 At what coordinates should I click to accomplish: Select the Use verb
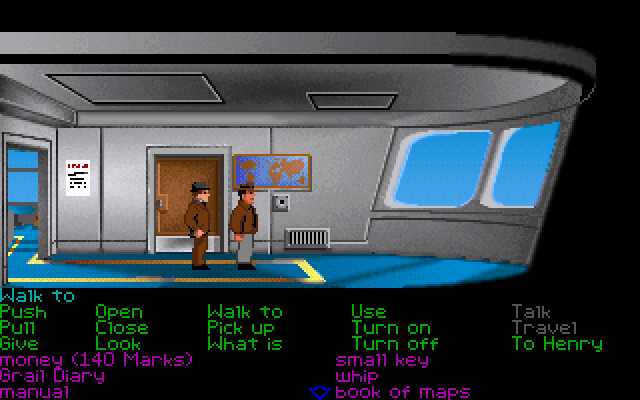[368, 312]
